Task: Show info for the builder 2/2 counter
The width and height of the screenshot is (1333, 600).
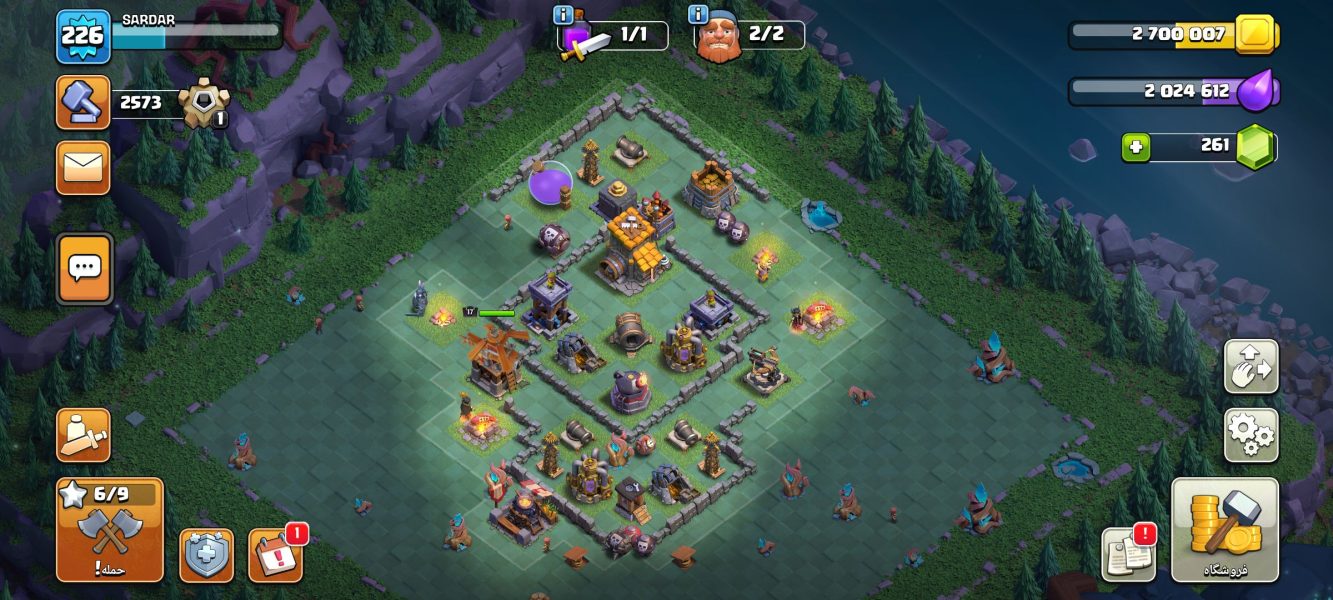Action: click(698, 14)
